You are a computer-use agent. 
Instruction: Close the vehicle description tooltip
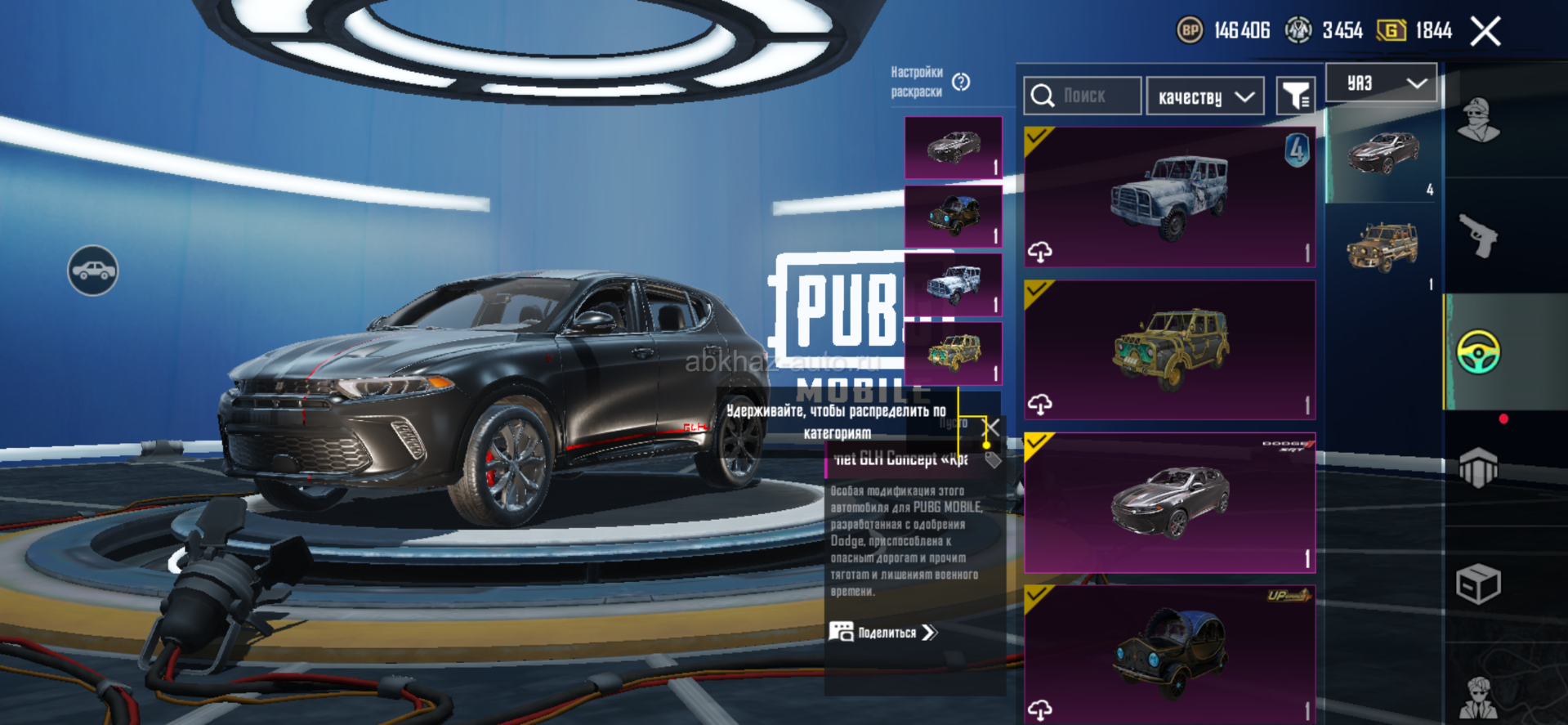(x=992, y=426)
